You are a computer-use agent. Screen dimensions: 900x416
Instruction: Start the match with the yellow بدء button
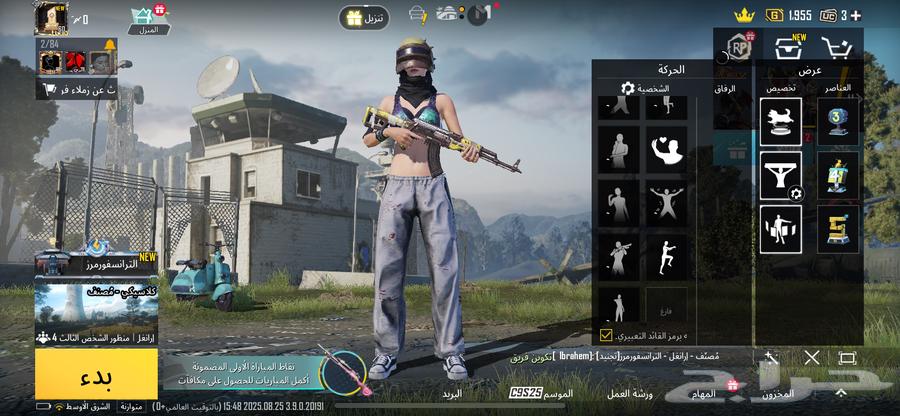point(96,373)
